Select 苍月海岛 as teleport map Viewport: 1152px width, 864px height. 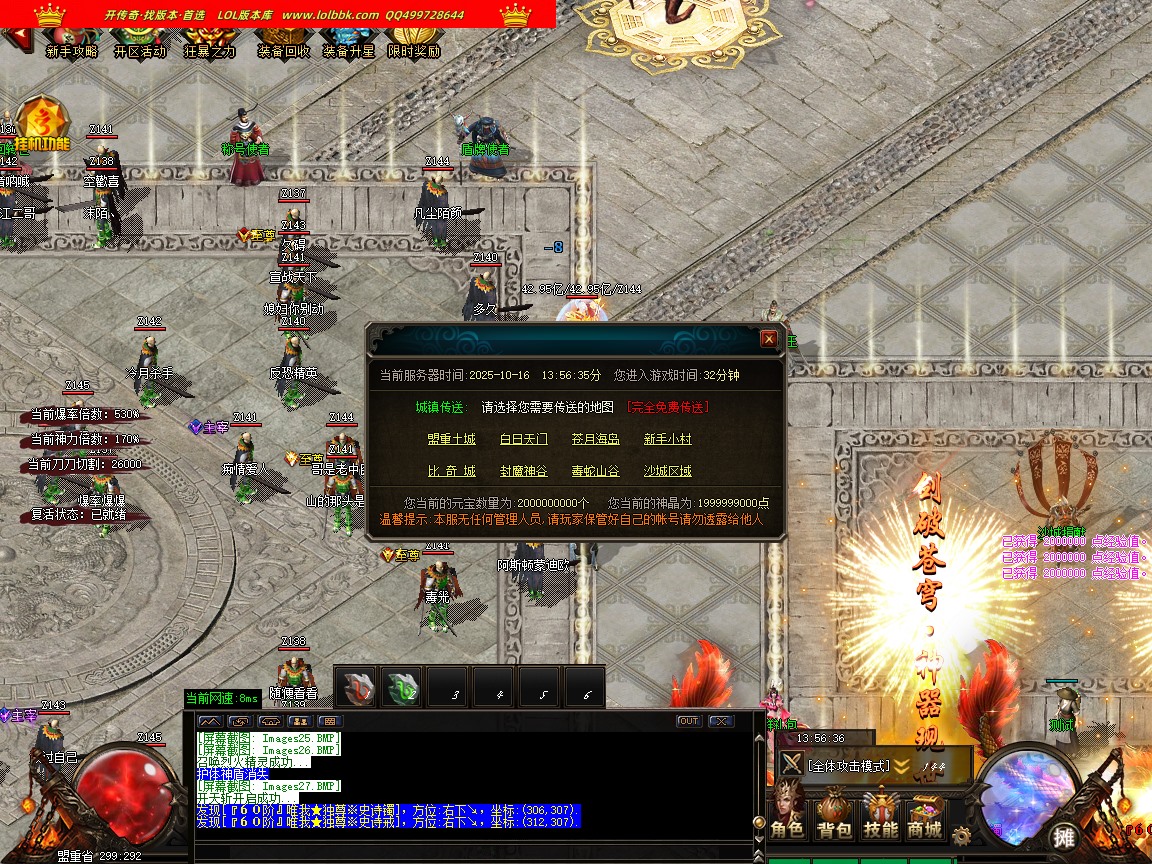596,439
